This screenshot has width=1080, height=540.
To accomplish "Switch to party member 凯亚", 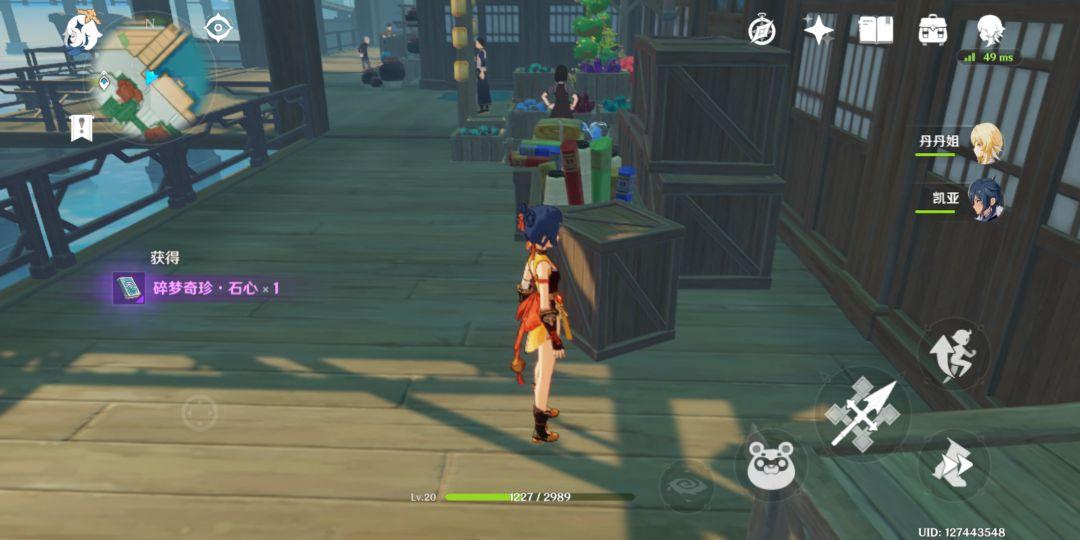I will coord(984,199).
